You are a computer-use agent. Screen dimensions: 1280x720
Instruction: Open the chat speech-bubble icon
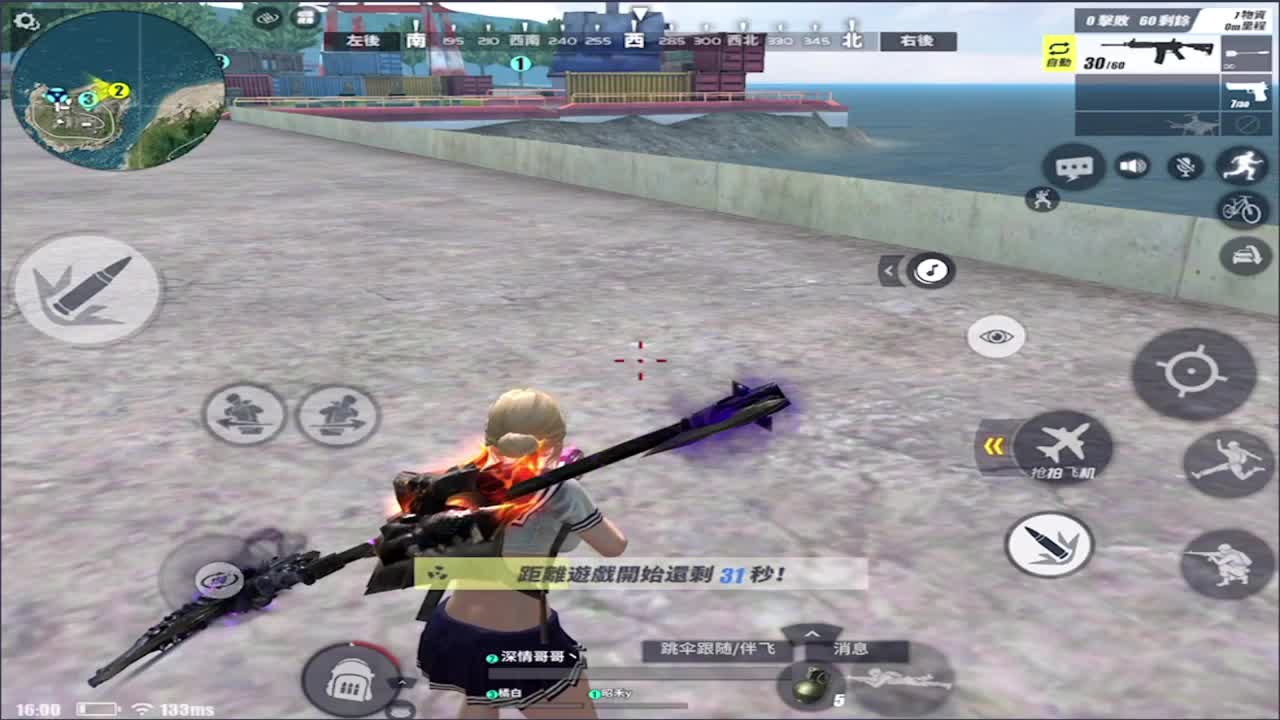click(1074, 167)
